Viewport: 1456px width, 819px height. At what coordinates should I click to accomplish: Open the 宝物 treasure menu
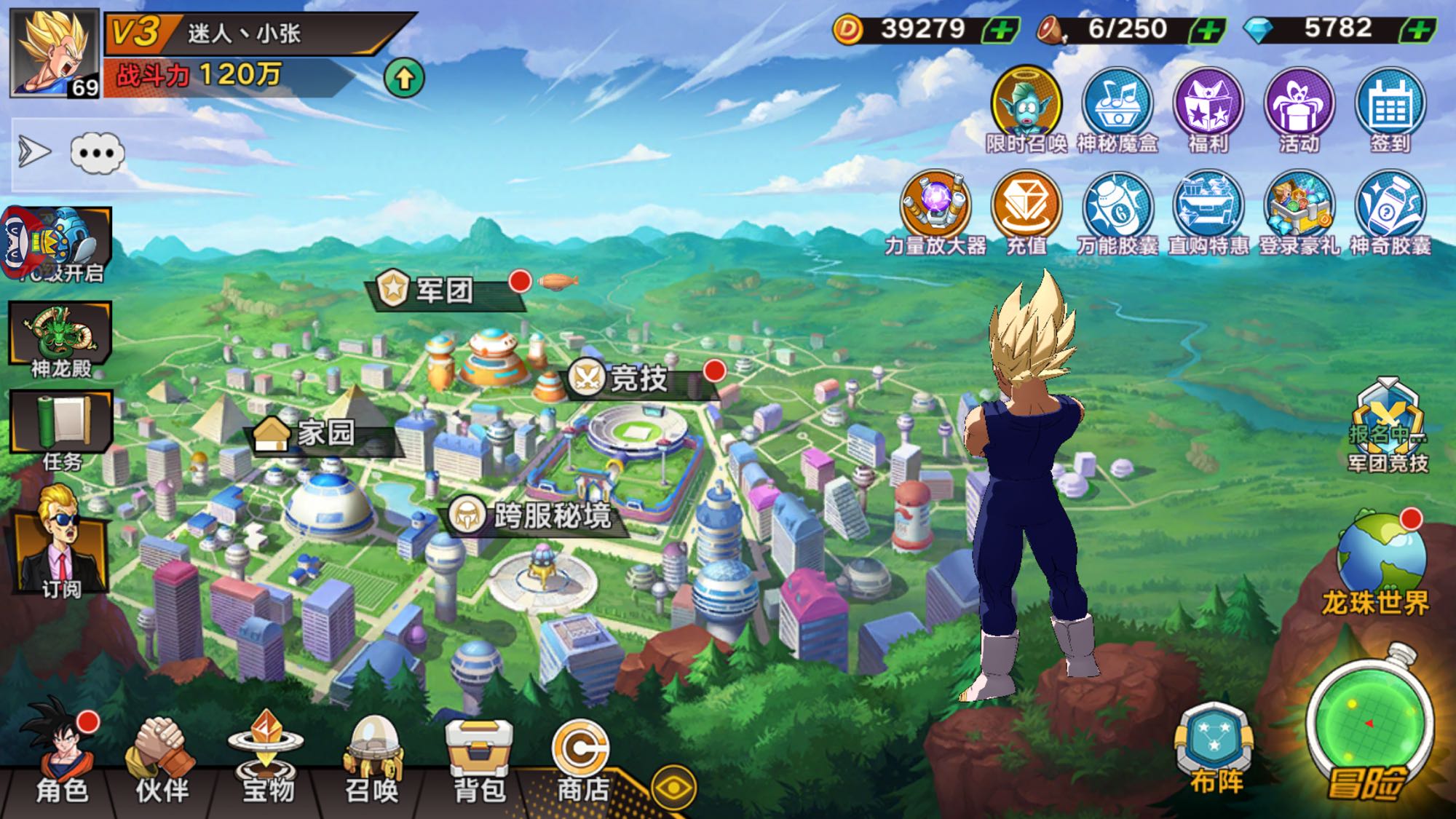tap(266, 757)
